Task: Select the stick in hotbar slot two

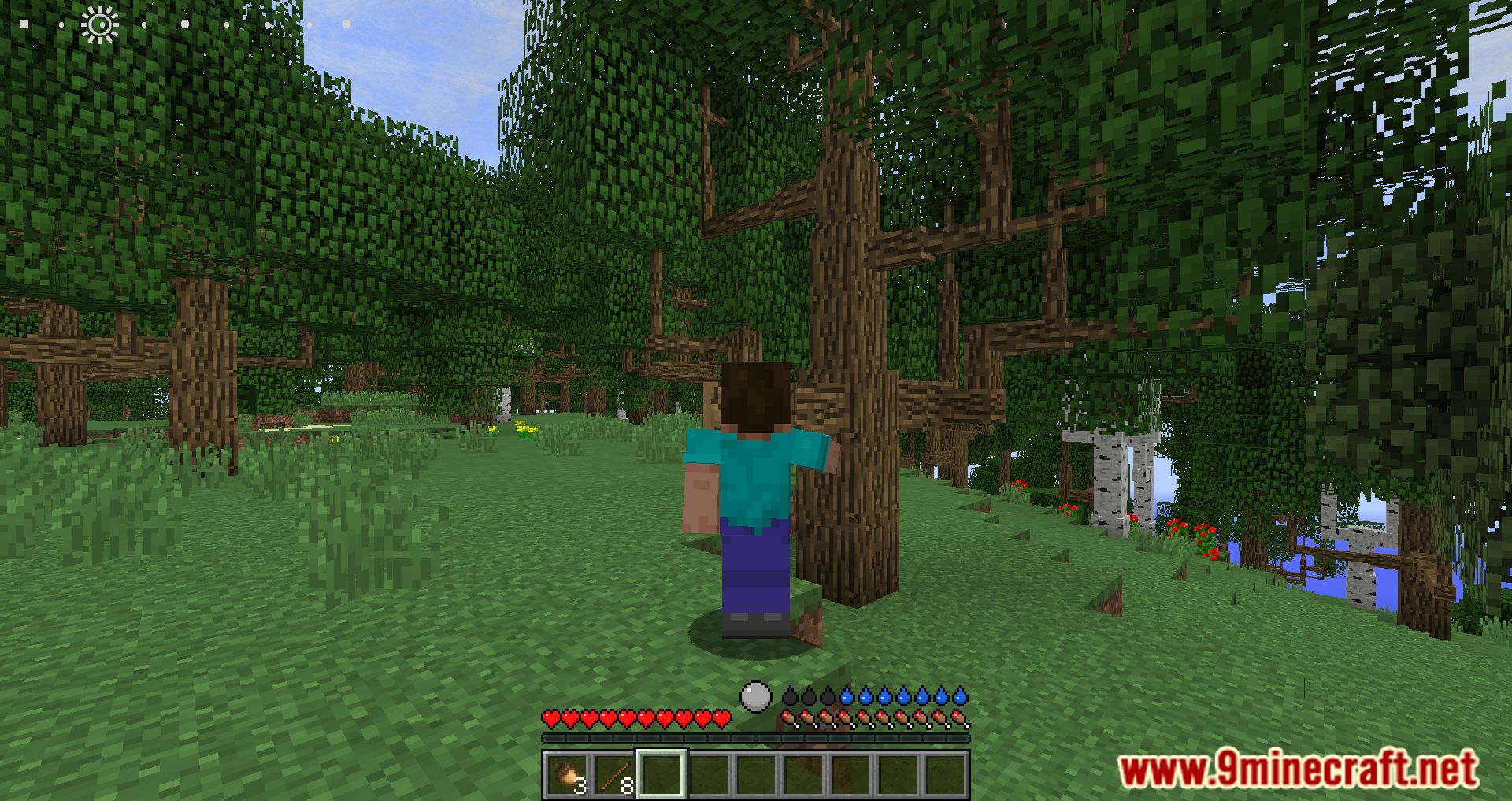Action: [612, 774]
